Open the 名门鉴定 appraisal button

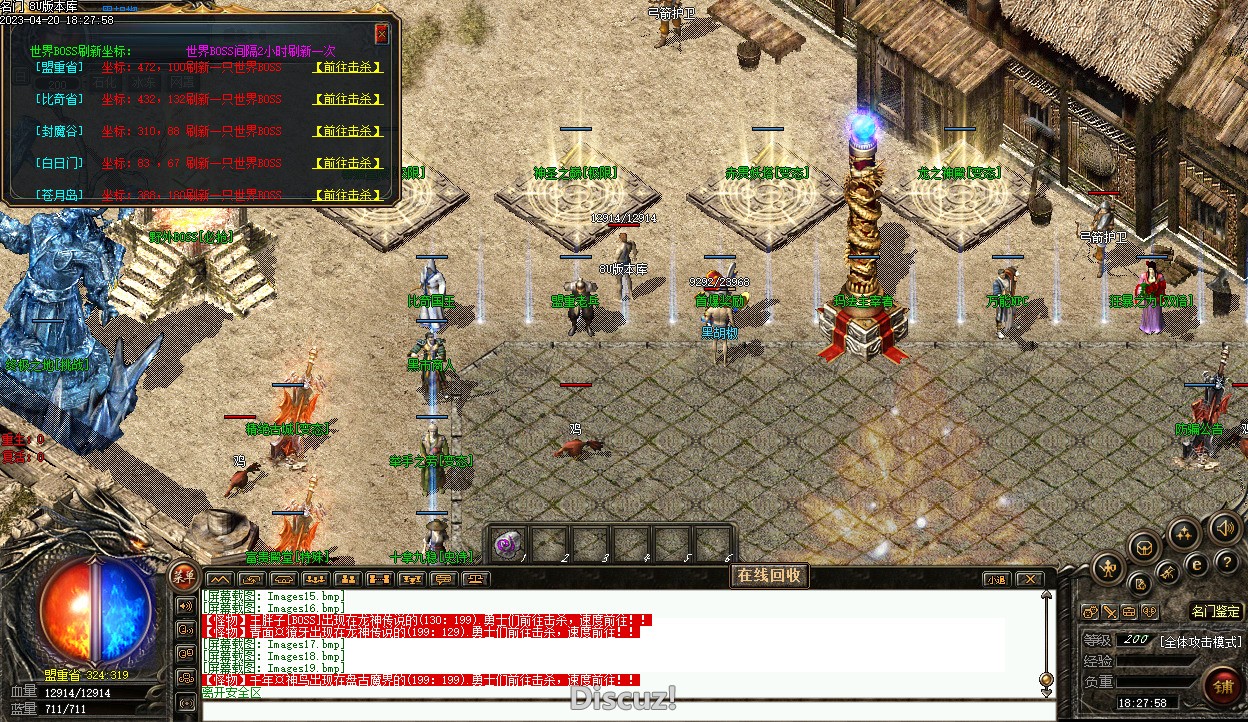pyautogui.click(x=1216, y=611)
